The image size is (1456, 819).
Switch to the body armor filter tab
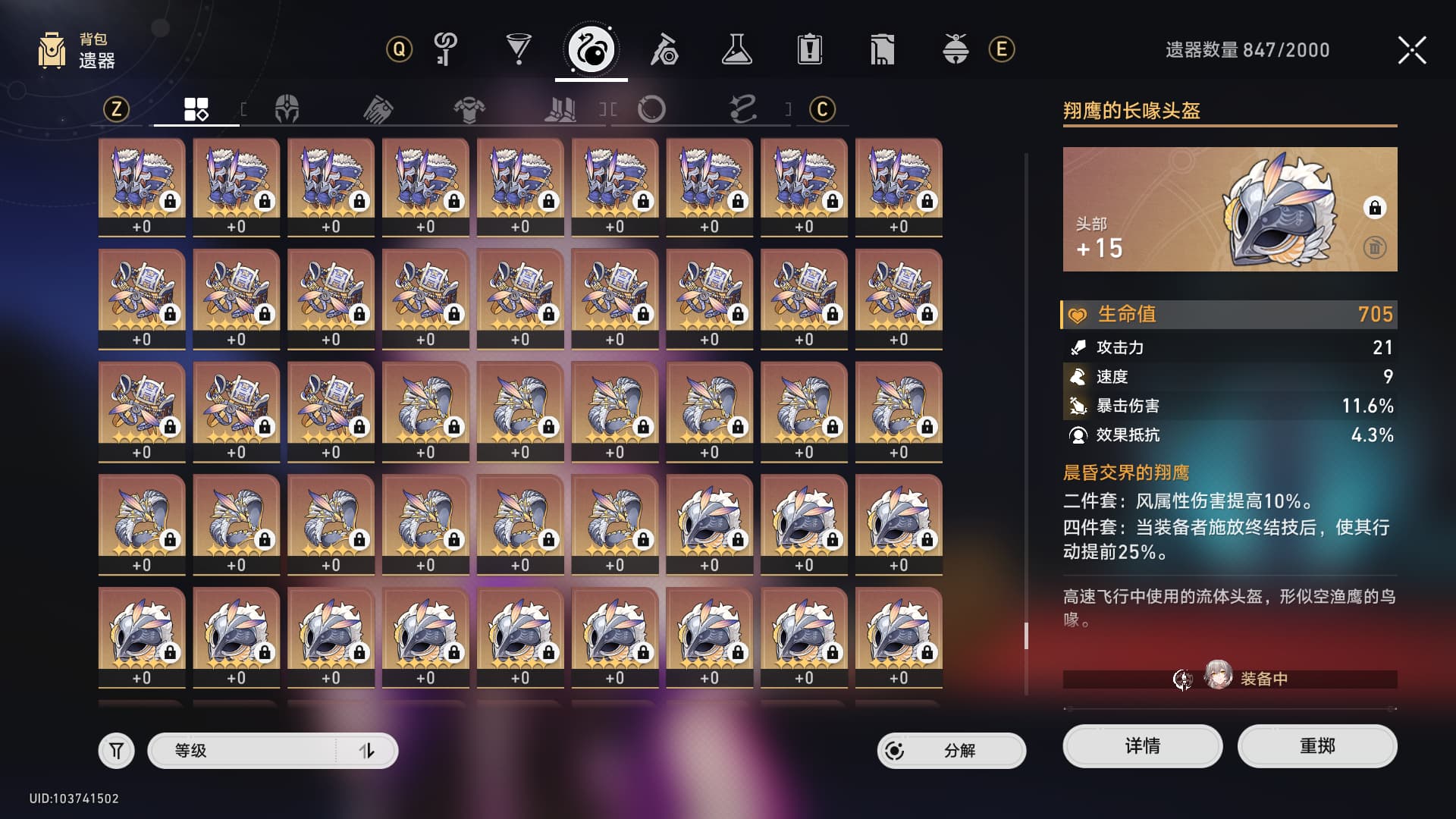469,109
